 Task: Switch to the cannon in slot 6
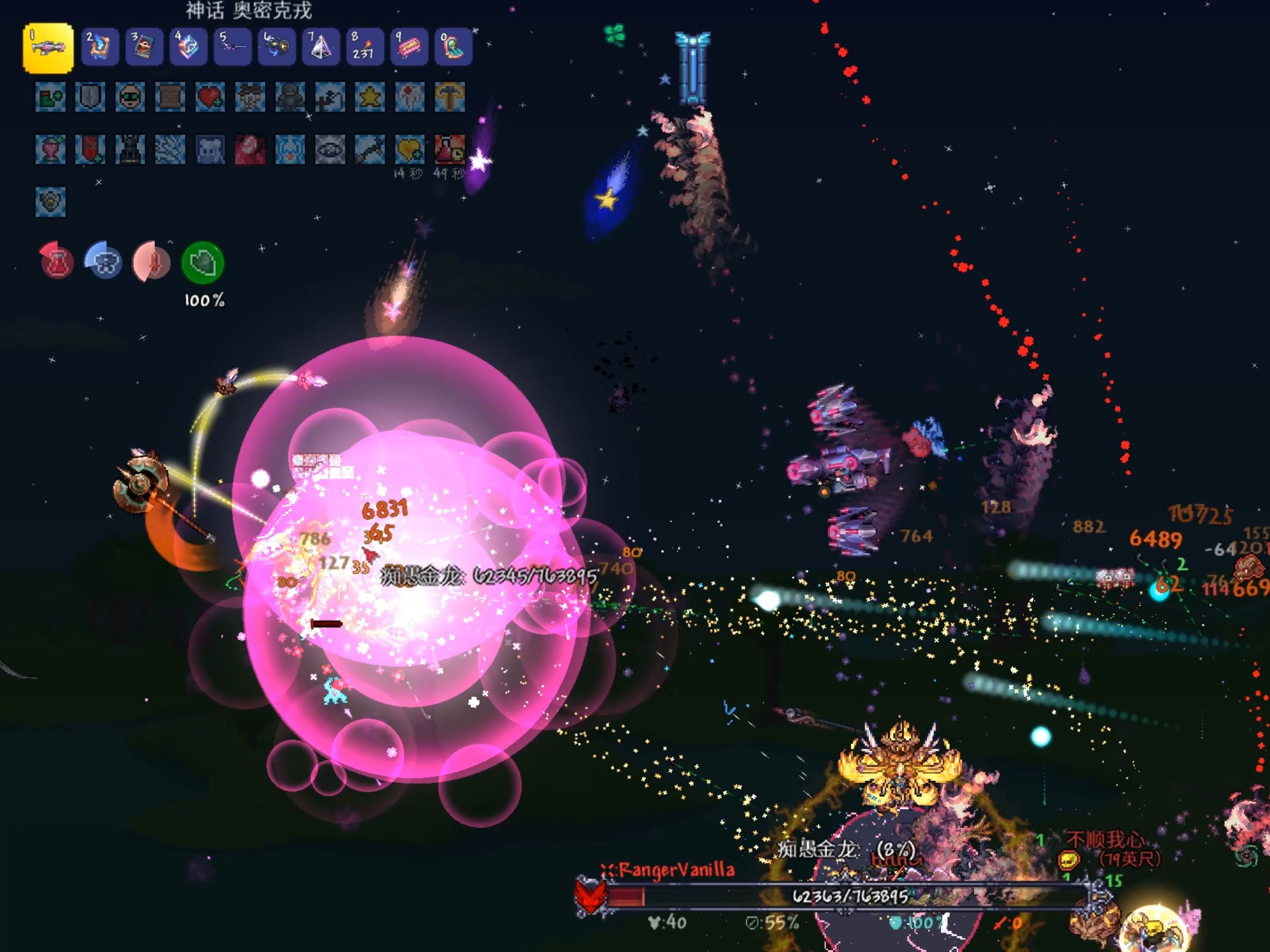pos(277,46)
